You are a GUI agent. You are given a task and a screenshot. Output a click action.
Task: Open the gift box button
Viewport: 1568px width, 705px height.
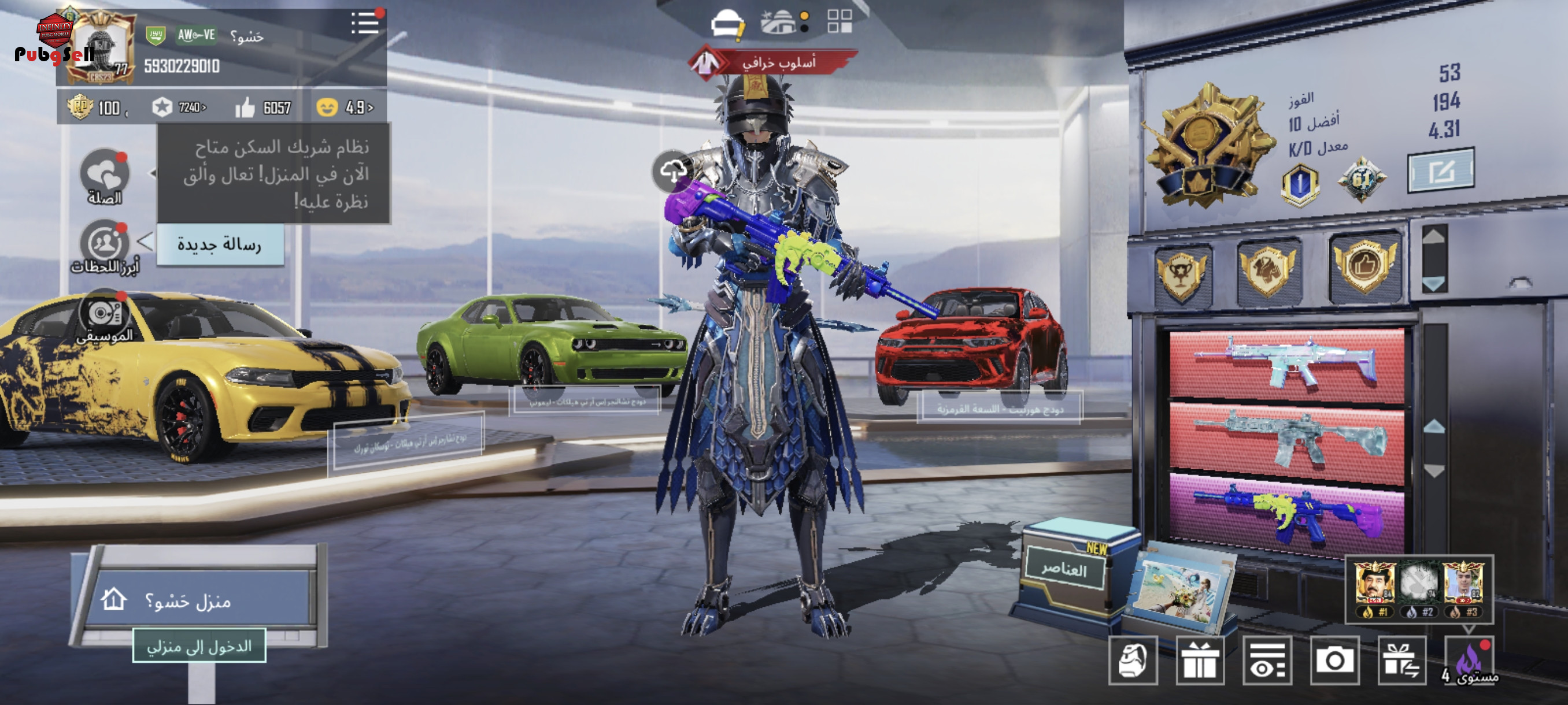(x=1200, y=661)
